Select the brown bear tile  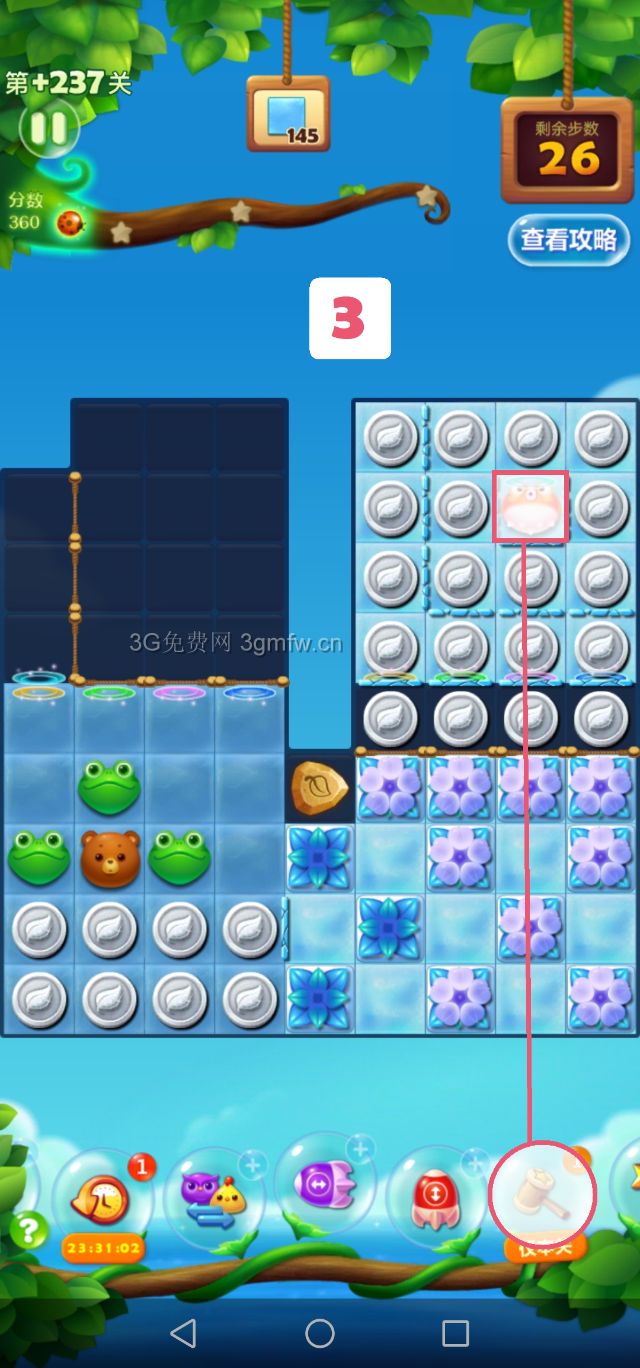[x=110, y=858]
